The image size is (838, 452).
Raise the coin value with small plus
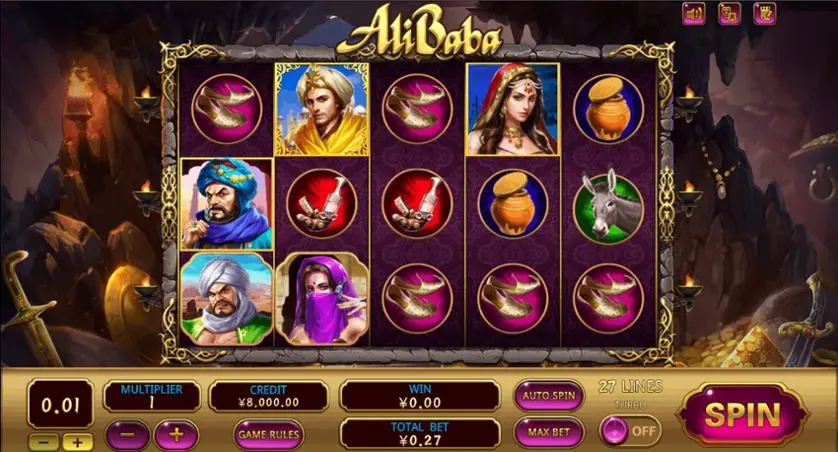click(x=78, y=441)
